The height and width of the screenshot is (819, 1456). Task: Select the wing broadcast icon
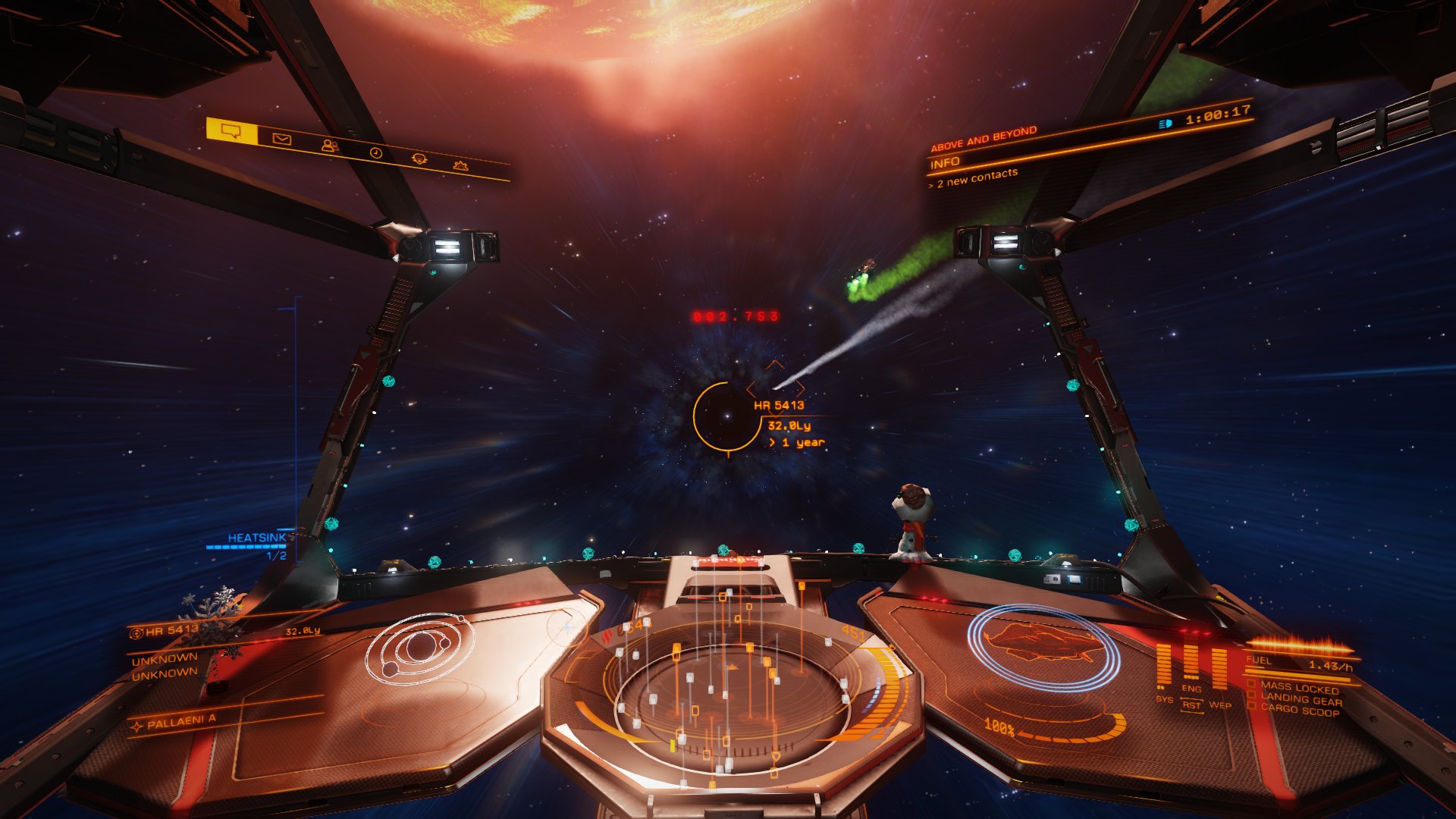tap(418, 160)
